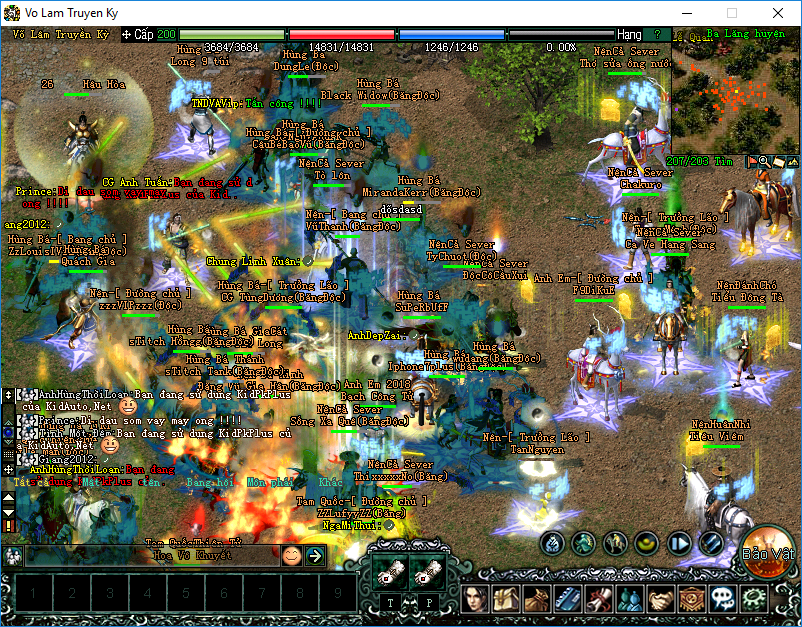Click the magnifying glass minimap button

coord(765,161)
